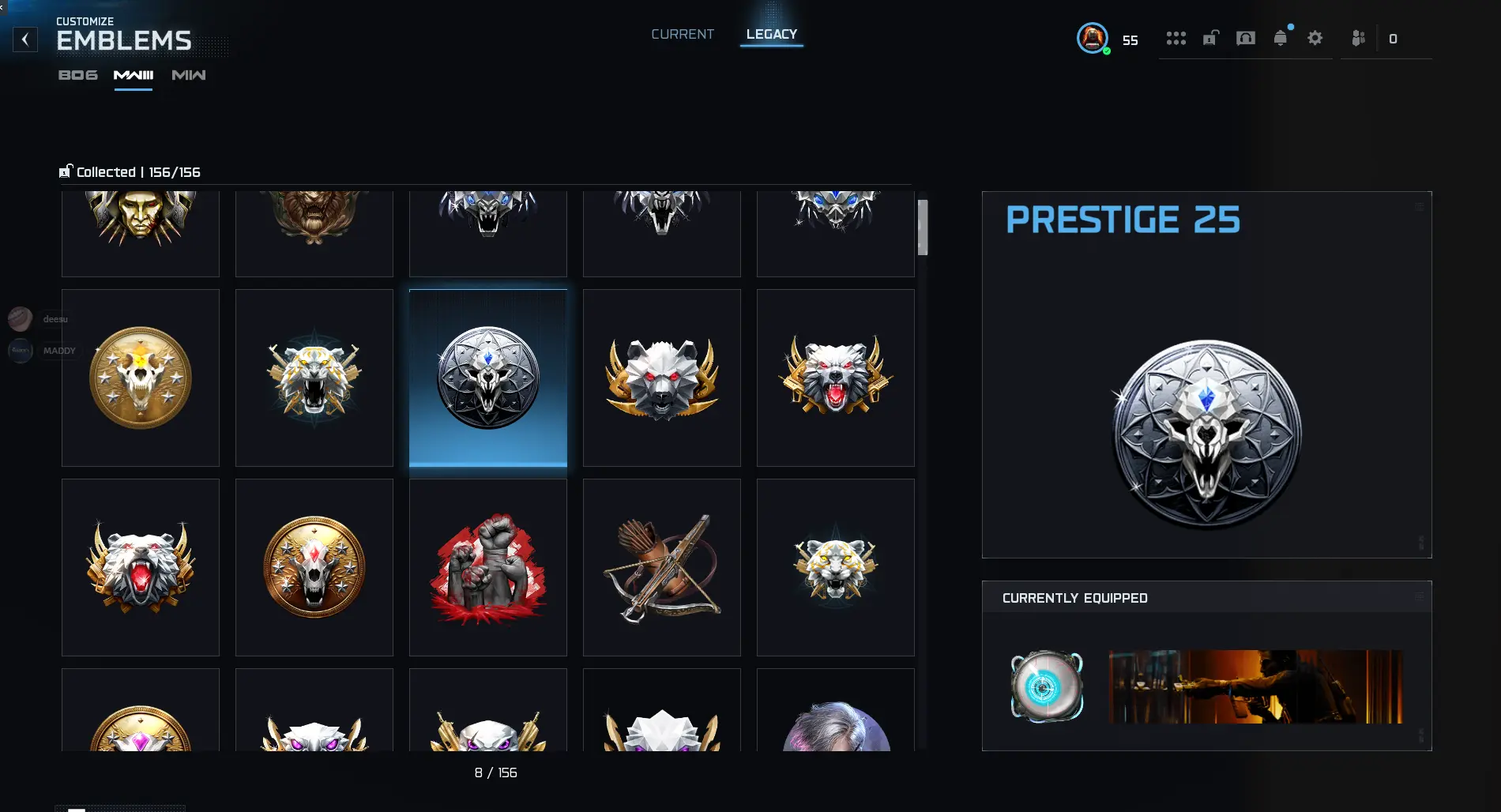The image size is (1501, 812).
Task: Click the back arrow to exit Emblems
Action: click(x=25, y=39)
